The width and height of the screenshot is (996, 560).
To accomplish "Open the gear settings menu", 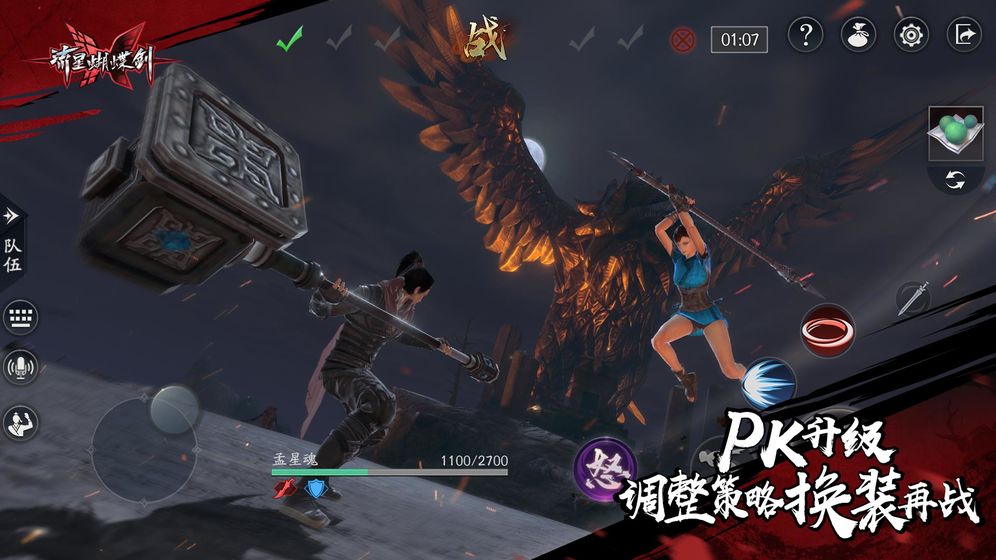I will pos(911,35).
